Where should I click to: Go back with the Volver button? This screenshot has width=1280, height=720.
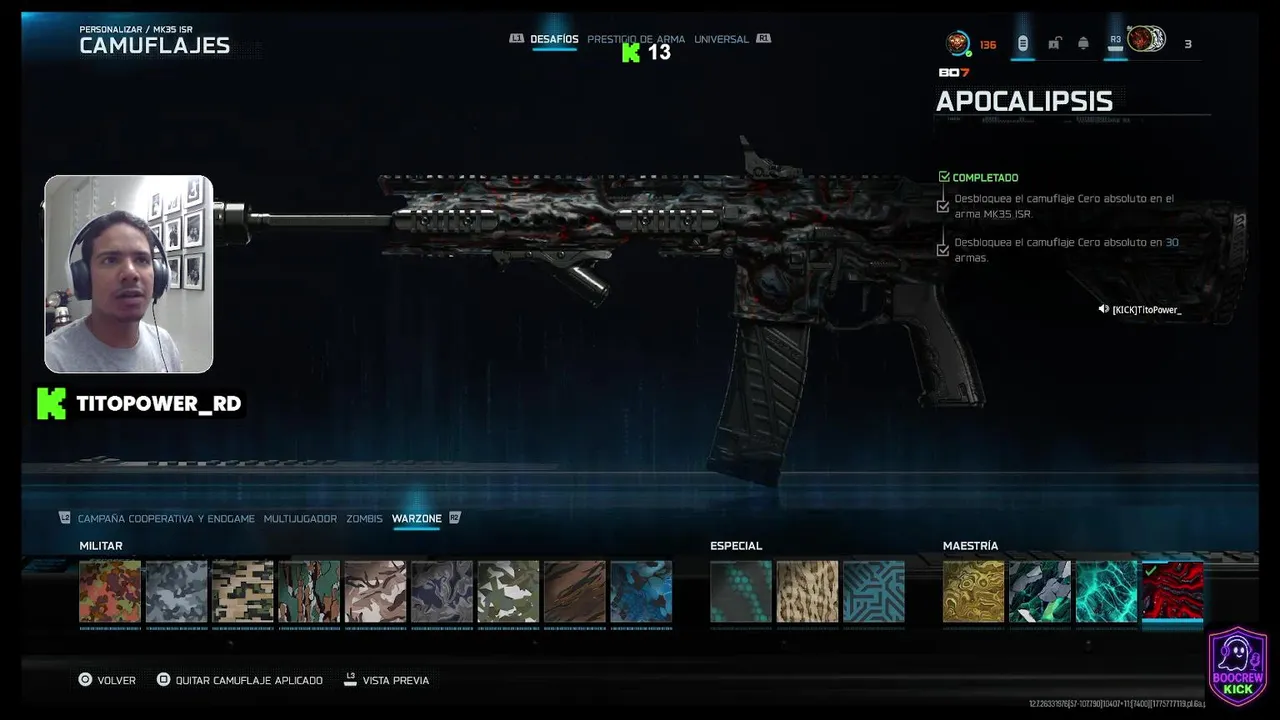[x=107, y=680]
